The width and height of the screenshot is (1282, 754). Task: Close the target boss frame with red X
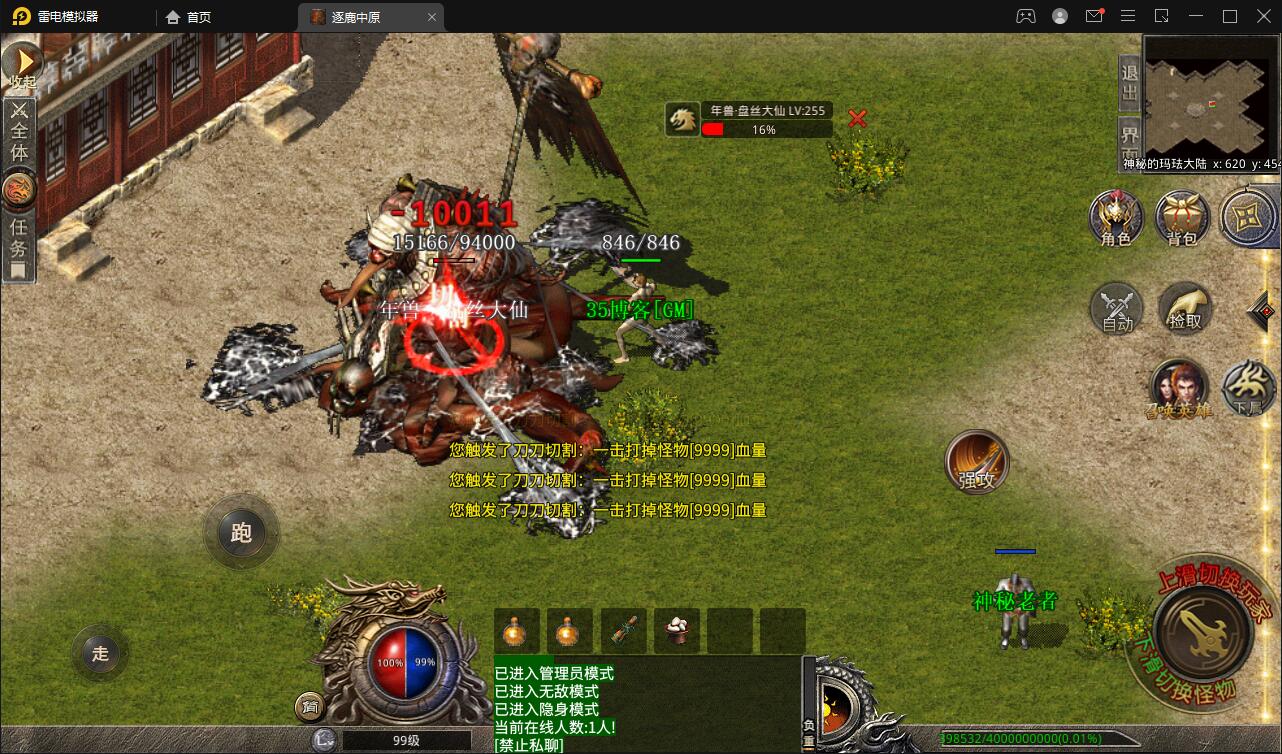click(x=857, y=118)
